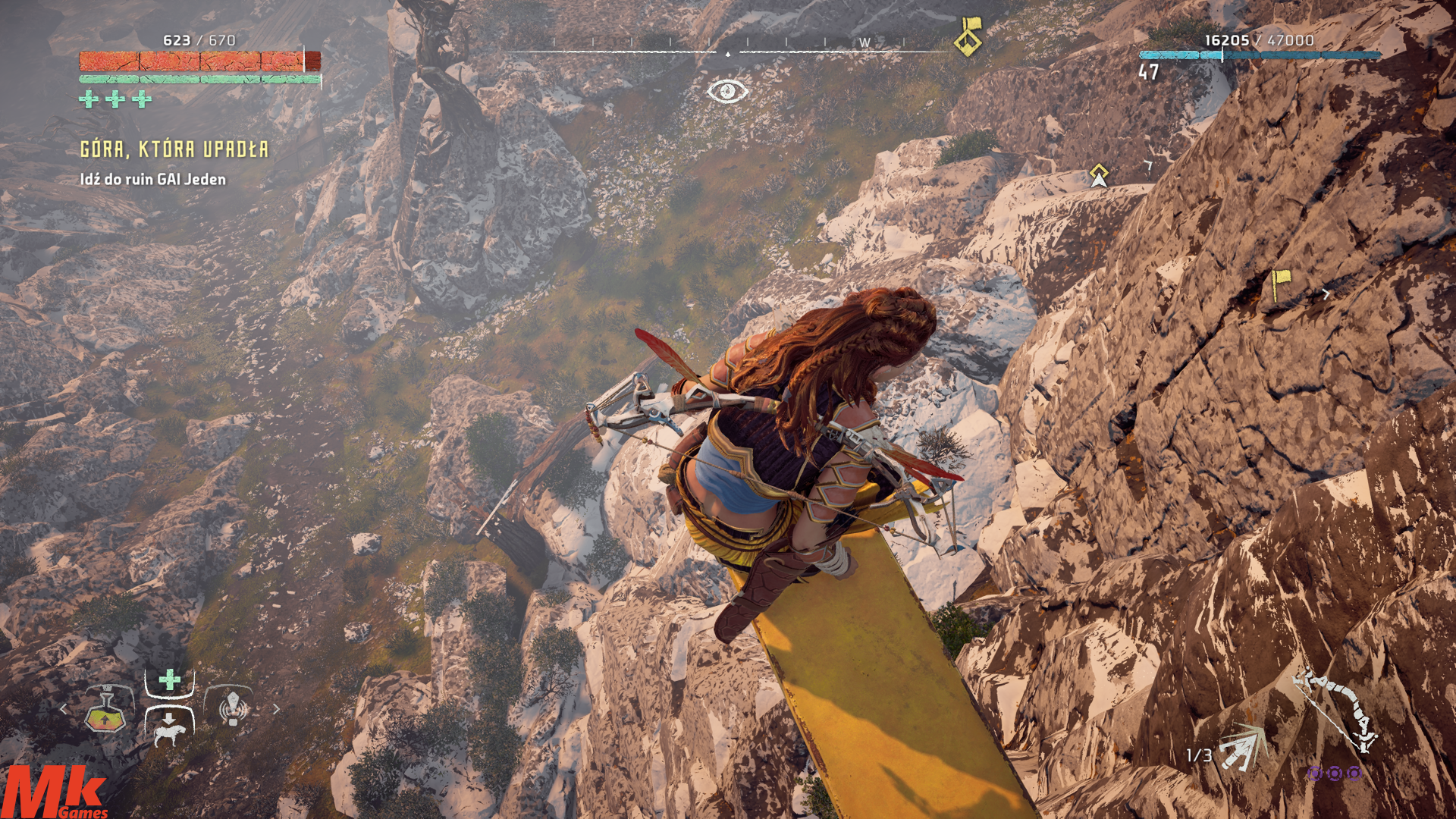Select the lure call tool slot
The width and height of the screenshot is (1456, 819).
click(x=233, y=708)
